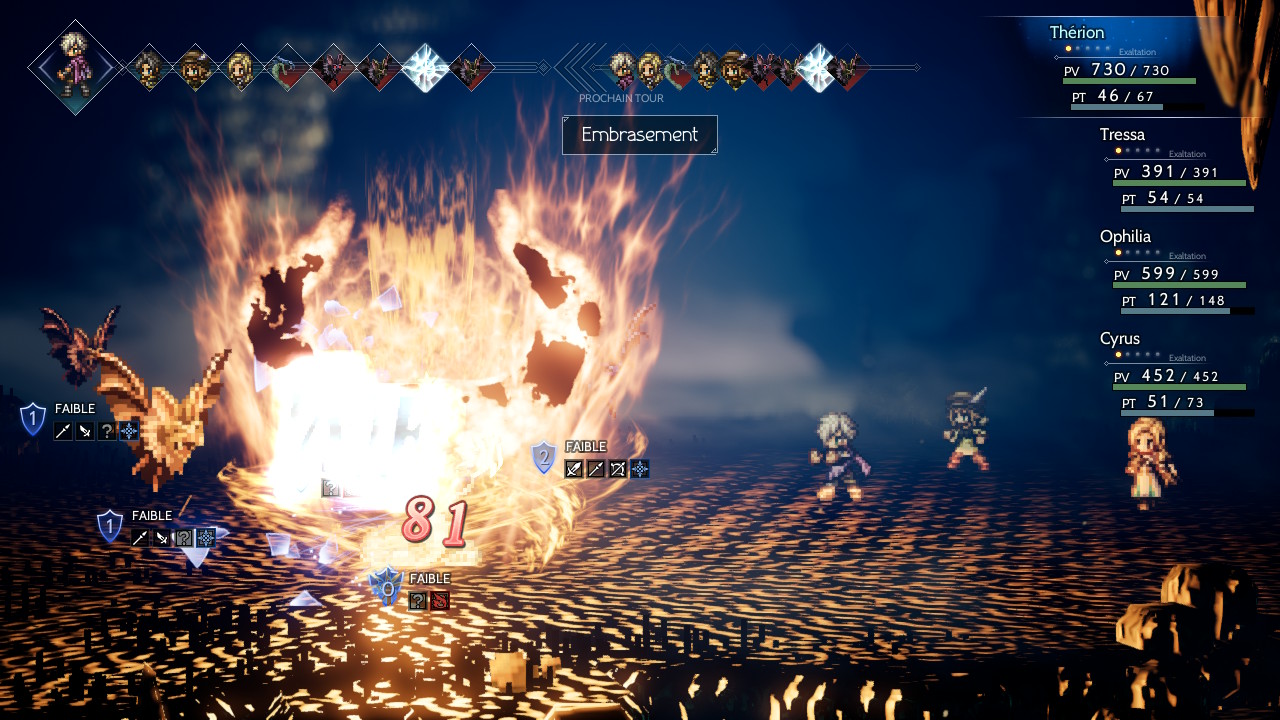Select the enemy shield showing 2
Image resolution: width=1280 pixels, height=720 pixels.
[543, 458]
